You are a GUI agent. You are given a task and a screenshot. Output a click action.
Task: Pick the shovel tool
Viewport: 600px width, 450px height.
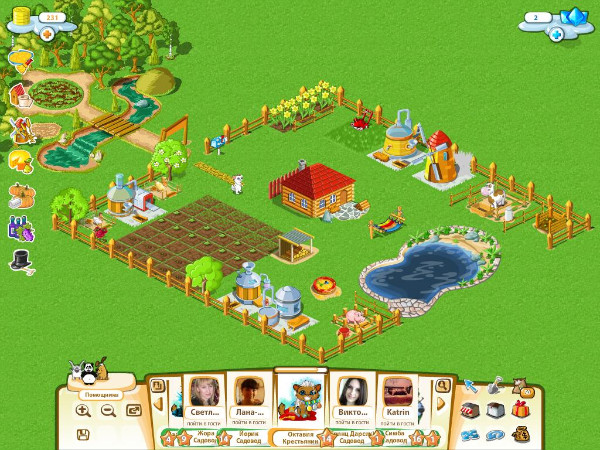pyautogui.click(x=494, y=386)
